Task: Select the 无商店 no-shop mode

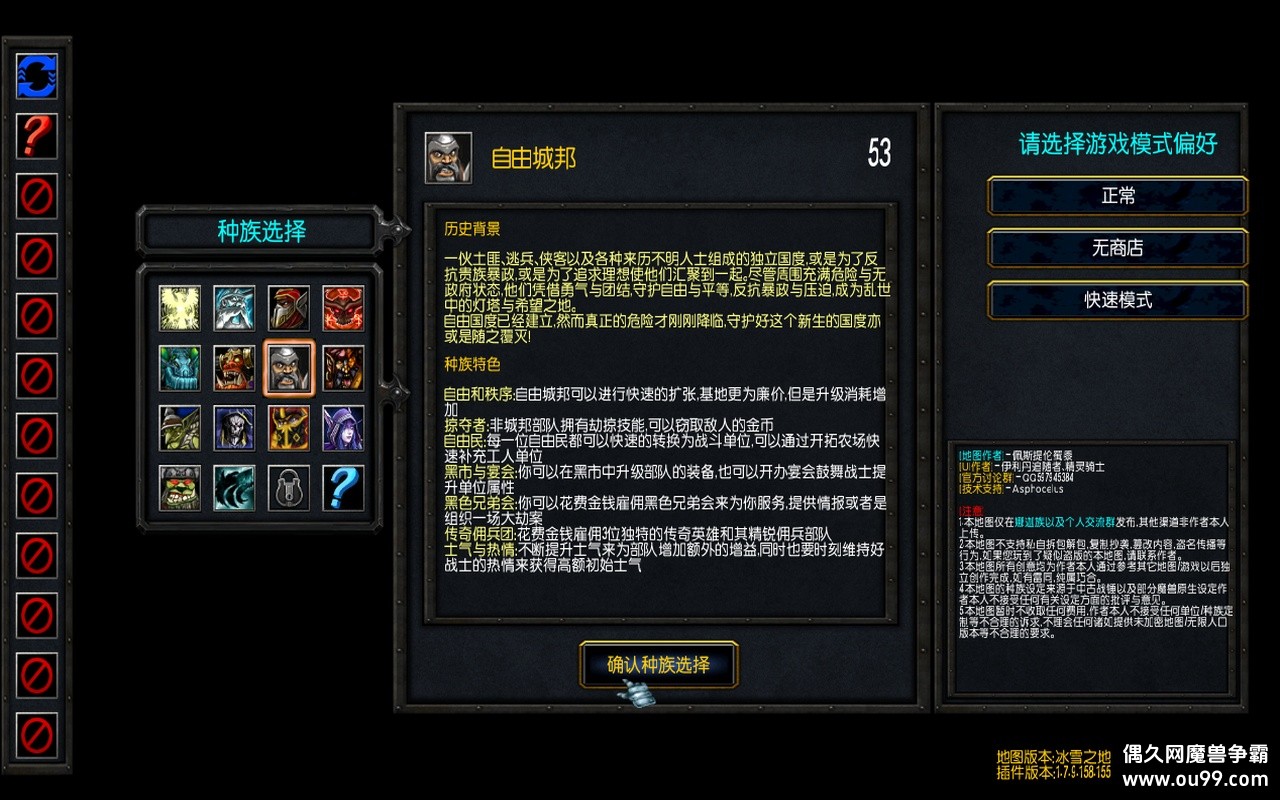Action: click(1117, 248)
